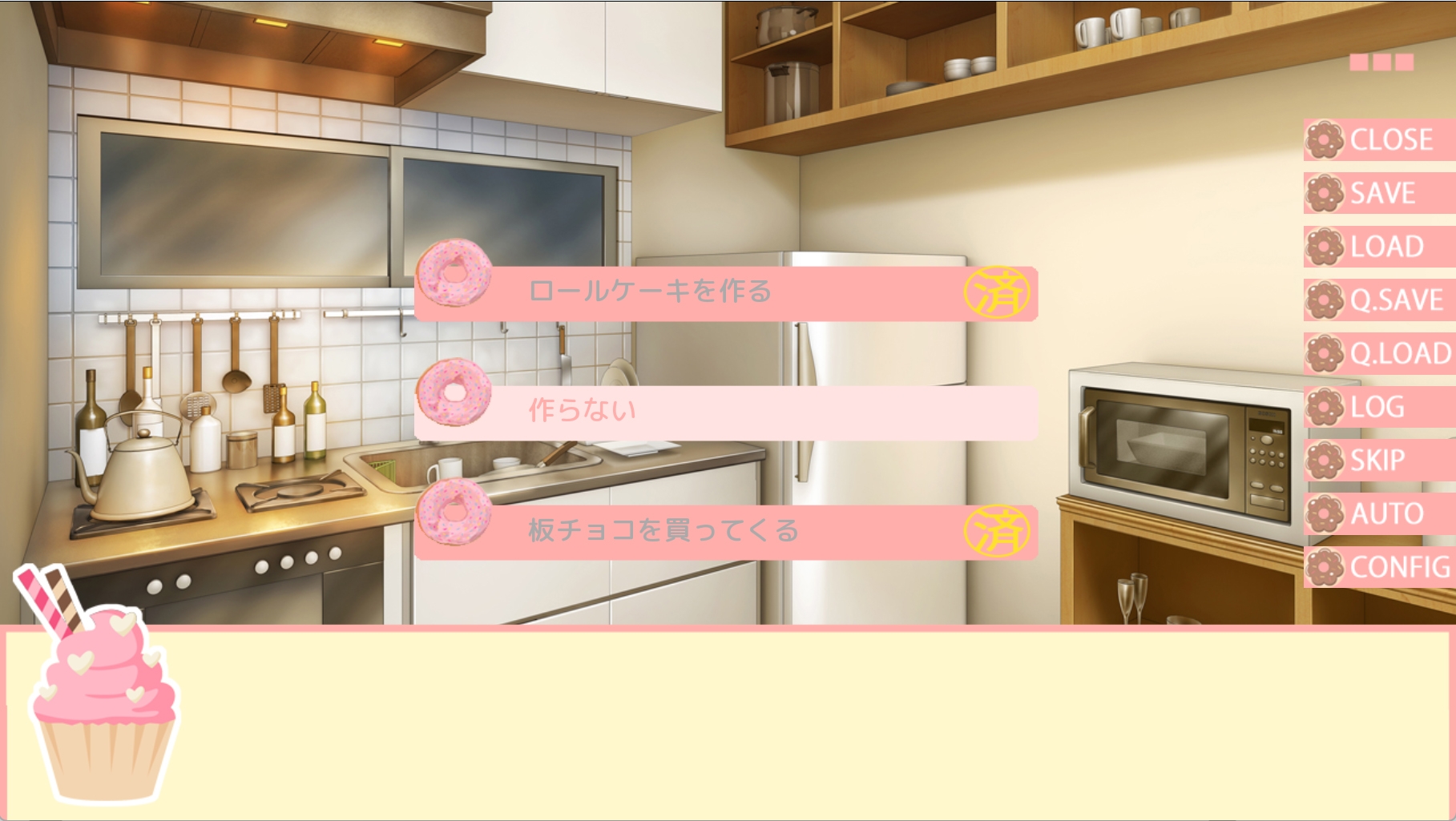Open the LOAD menu

(x=1380, y=247)
